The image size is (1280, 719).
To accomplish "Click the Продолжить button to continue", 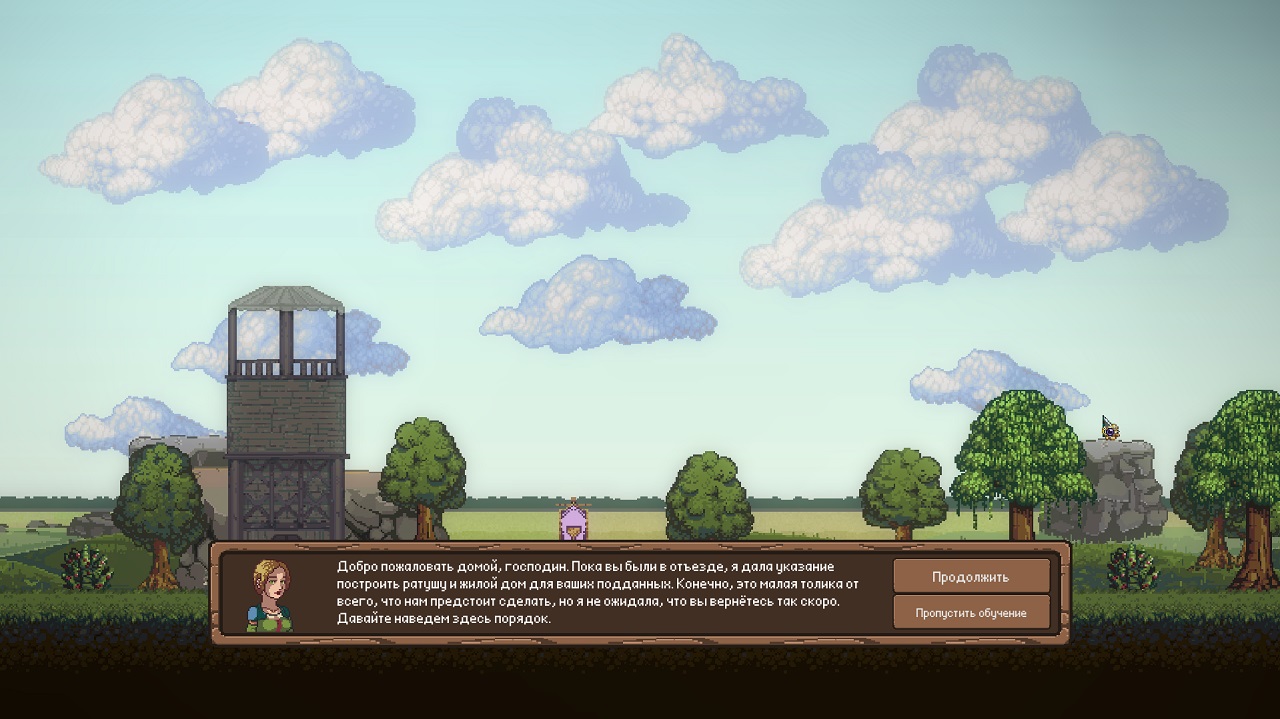I will coord(970,577).
